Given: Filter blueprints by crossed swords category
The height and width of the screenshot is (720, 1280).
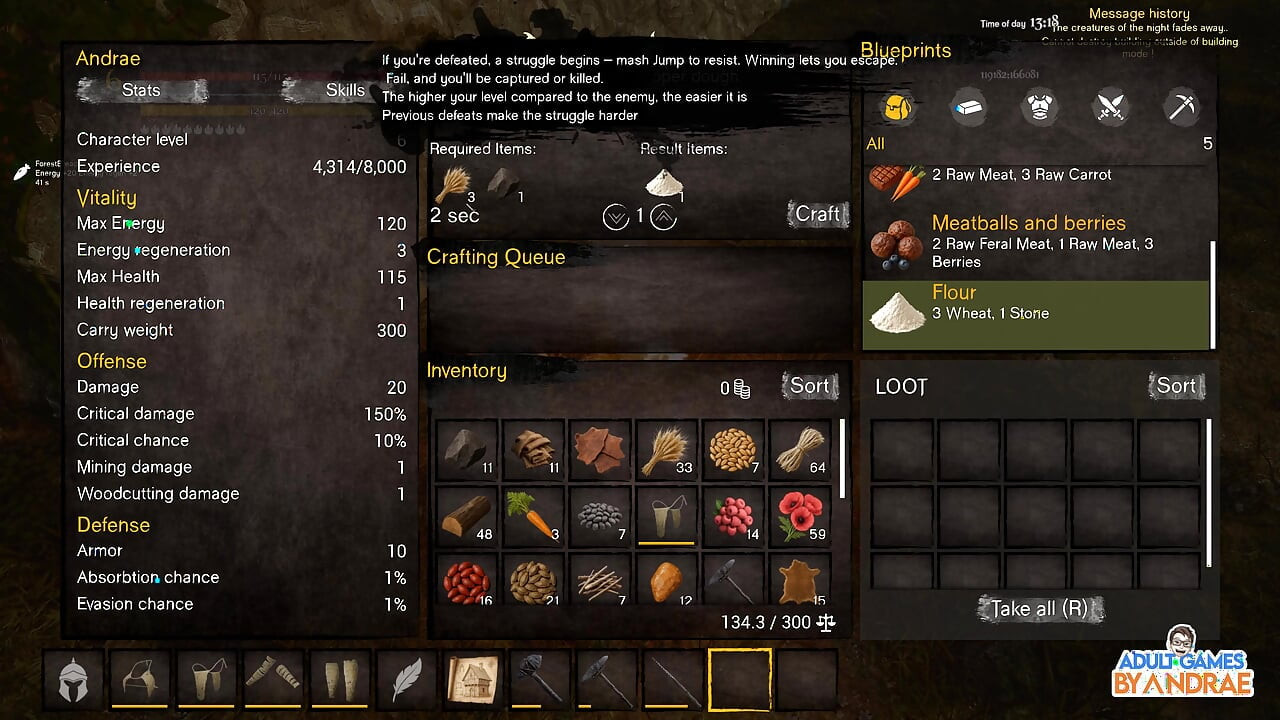Looking at the screenshot, I should (1111, 107).
